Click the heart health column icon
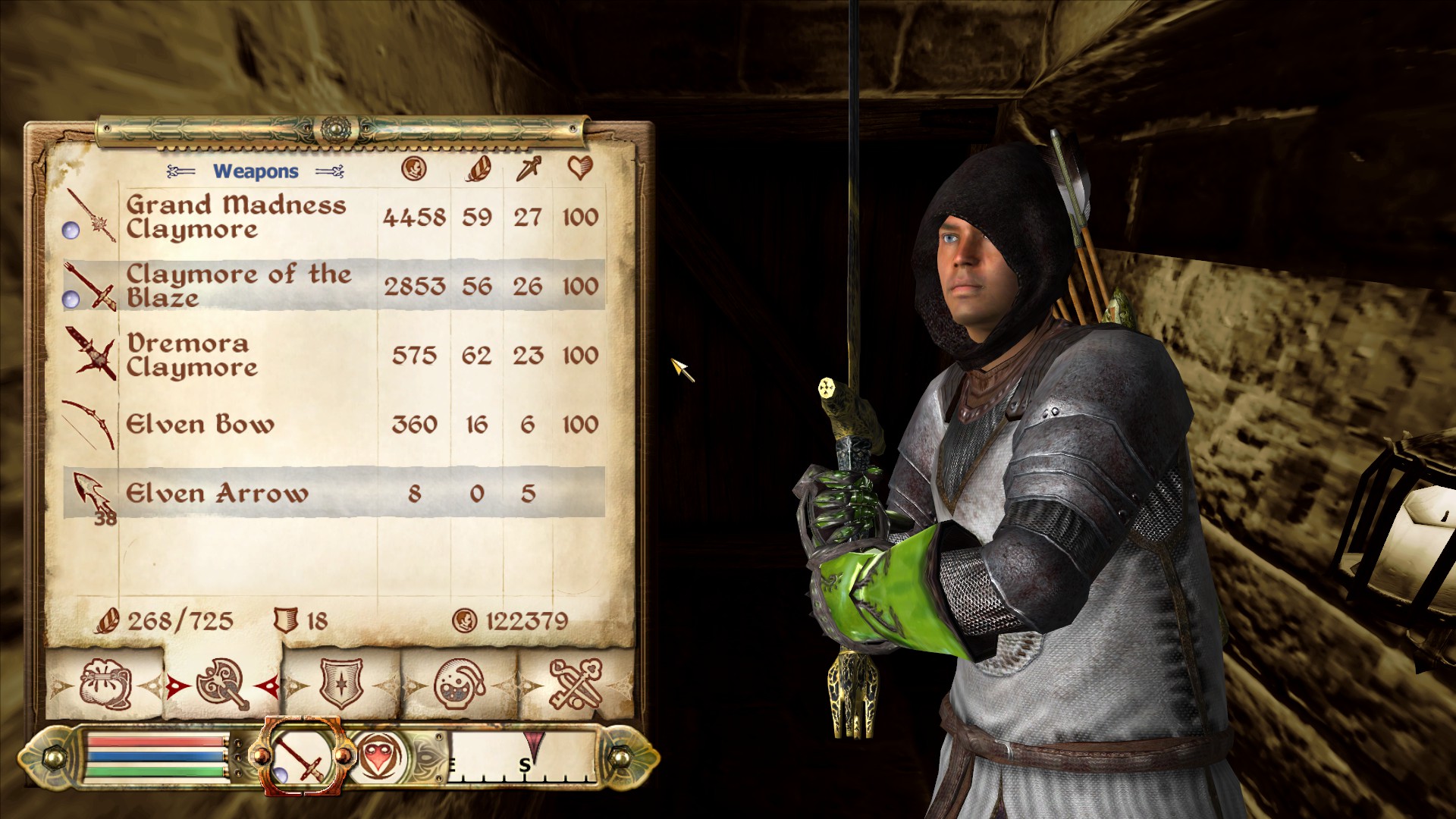 coord(579,170)
